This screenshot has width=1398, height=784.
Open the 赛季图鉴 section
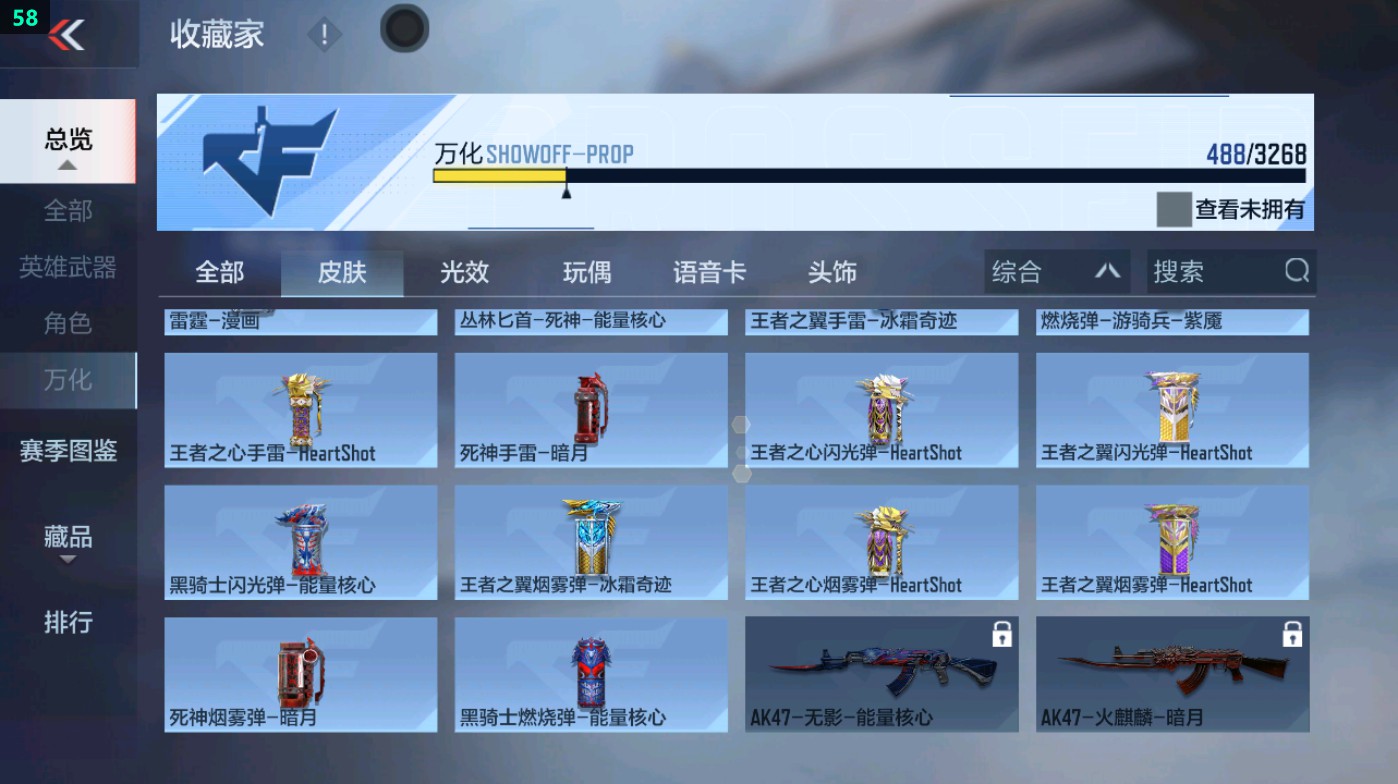pyautogui.click(x=66, y=452)
